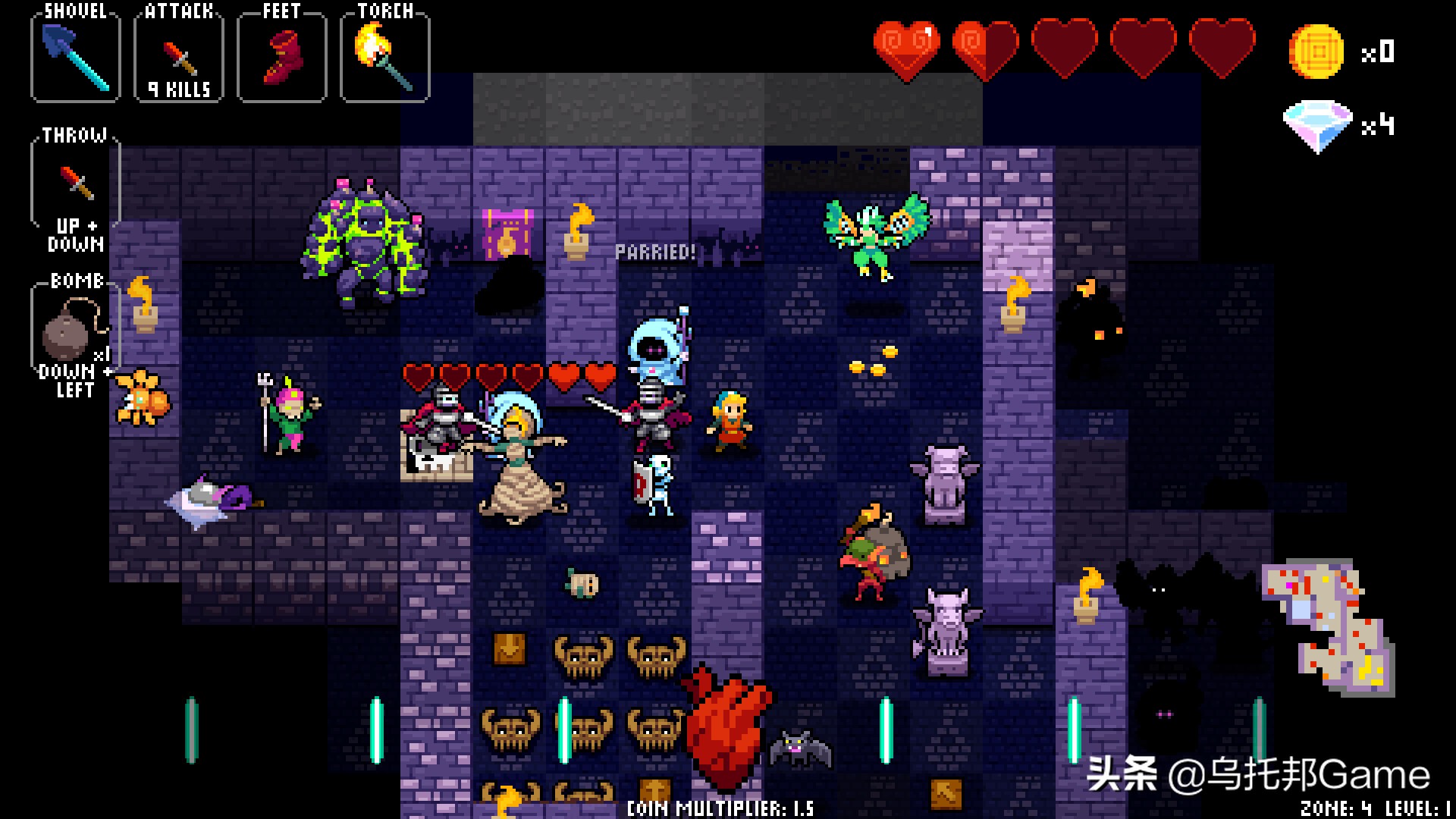Use the Bomb item slot
Image resolution: width=1456 pixels, height=819 pixels.
pos(74,328)
